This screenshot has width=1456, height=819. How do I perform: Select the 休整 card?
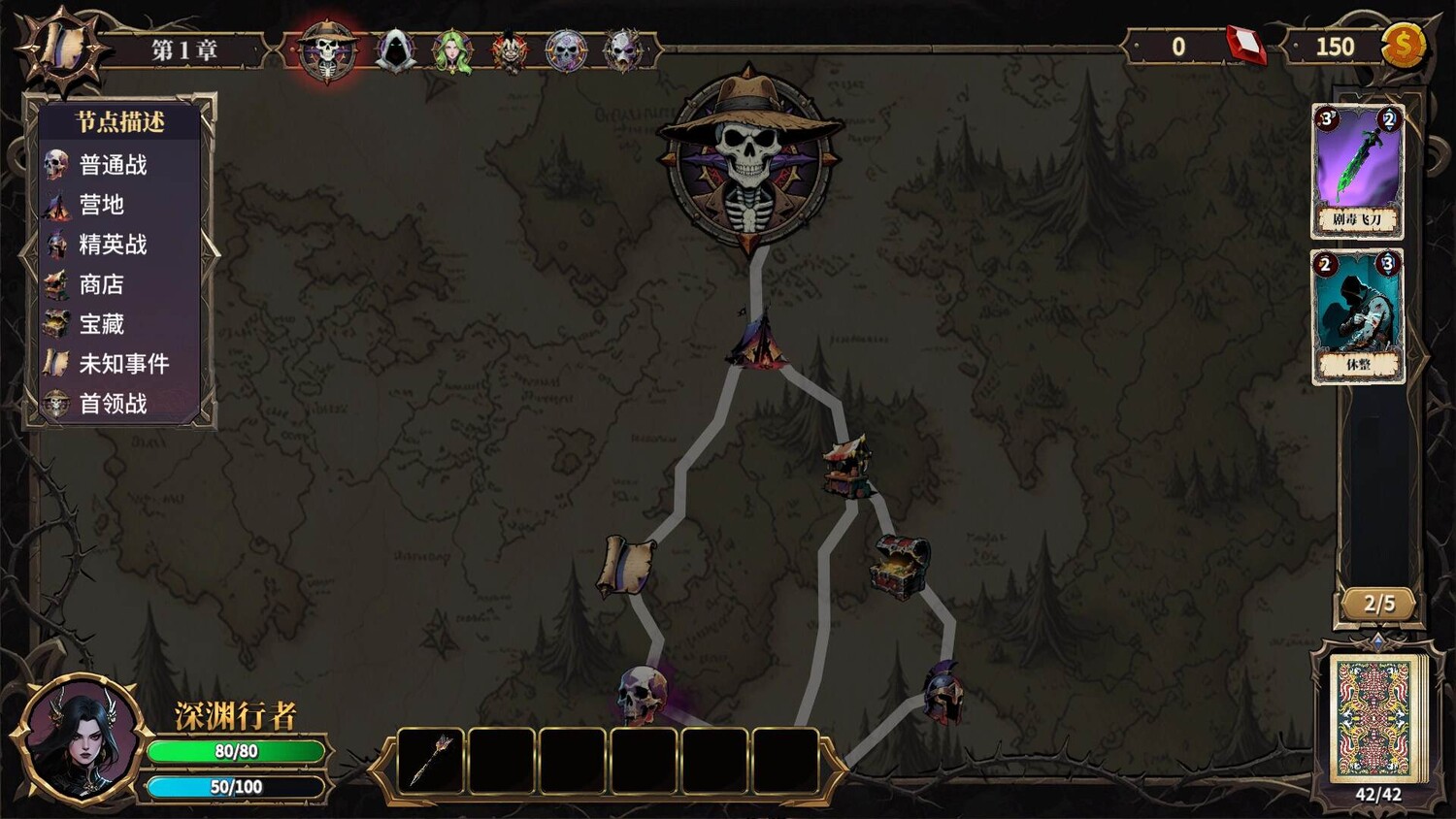[1357, 316]
